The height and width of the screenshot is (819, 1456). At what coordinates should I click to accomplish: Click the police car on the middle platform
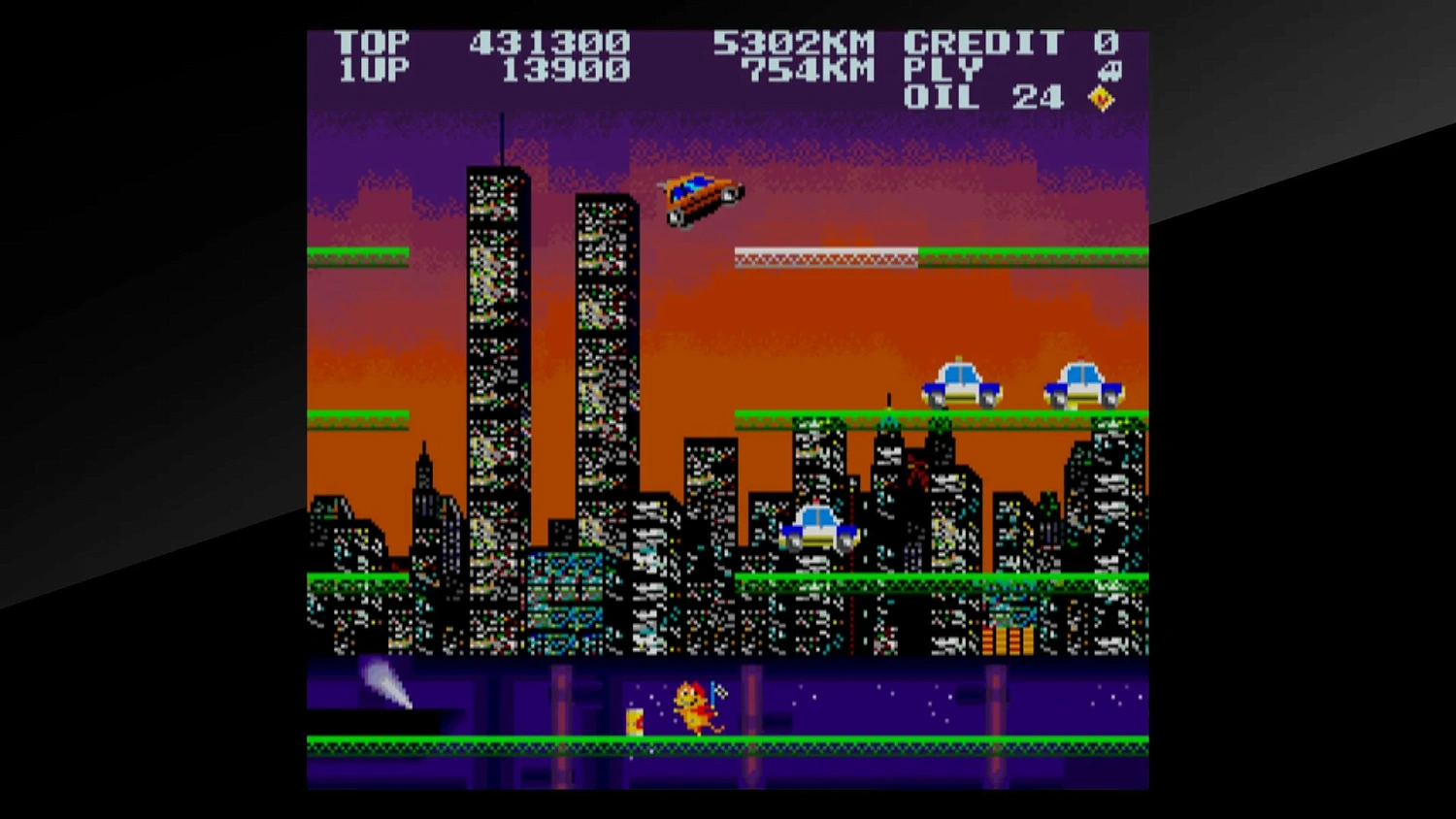pos(820,529)
